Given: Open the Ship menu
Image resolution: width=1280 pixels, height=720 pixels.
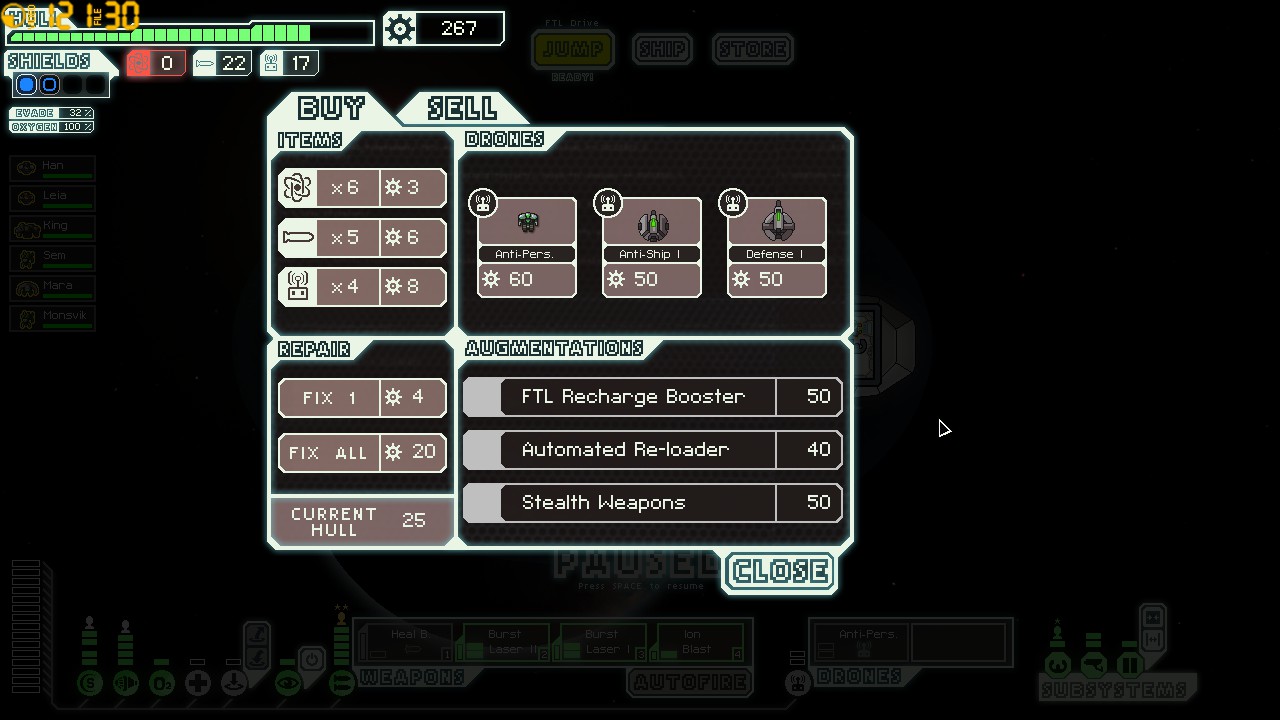Looking at the screenshot, I should [662, 49].
